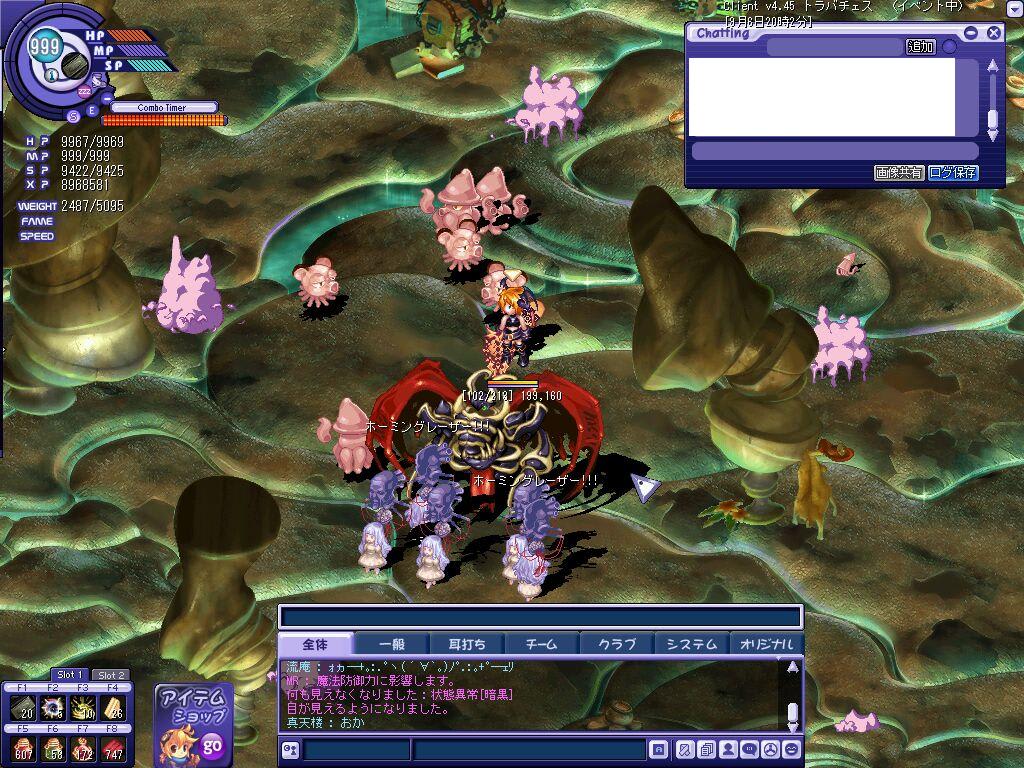This screenshot has width=1024, height=768.
Task: Choose the システム chat tab
Action: [692, 644]
